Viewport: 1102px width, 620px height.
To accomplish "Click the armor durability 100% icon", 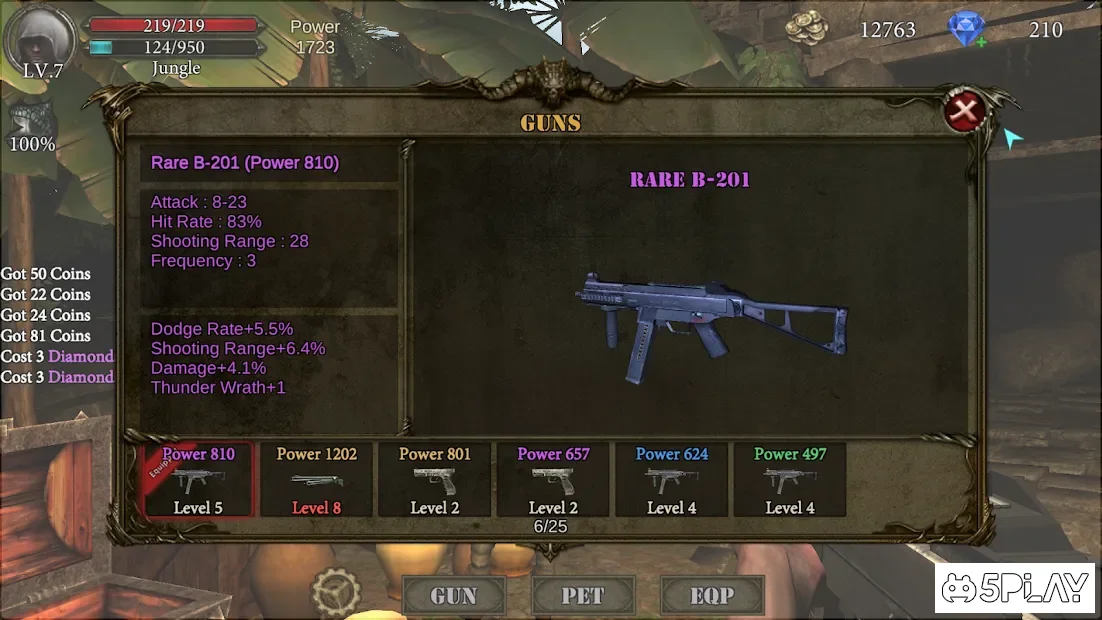I will tap(31, 122).
